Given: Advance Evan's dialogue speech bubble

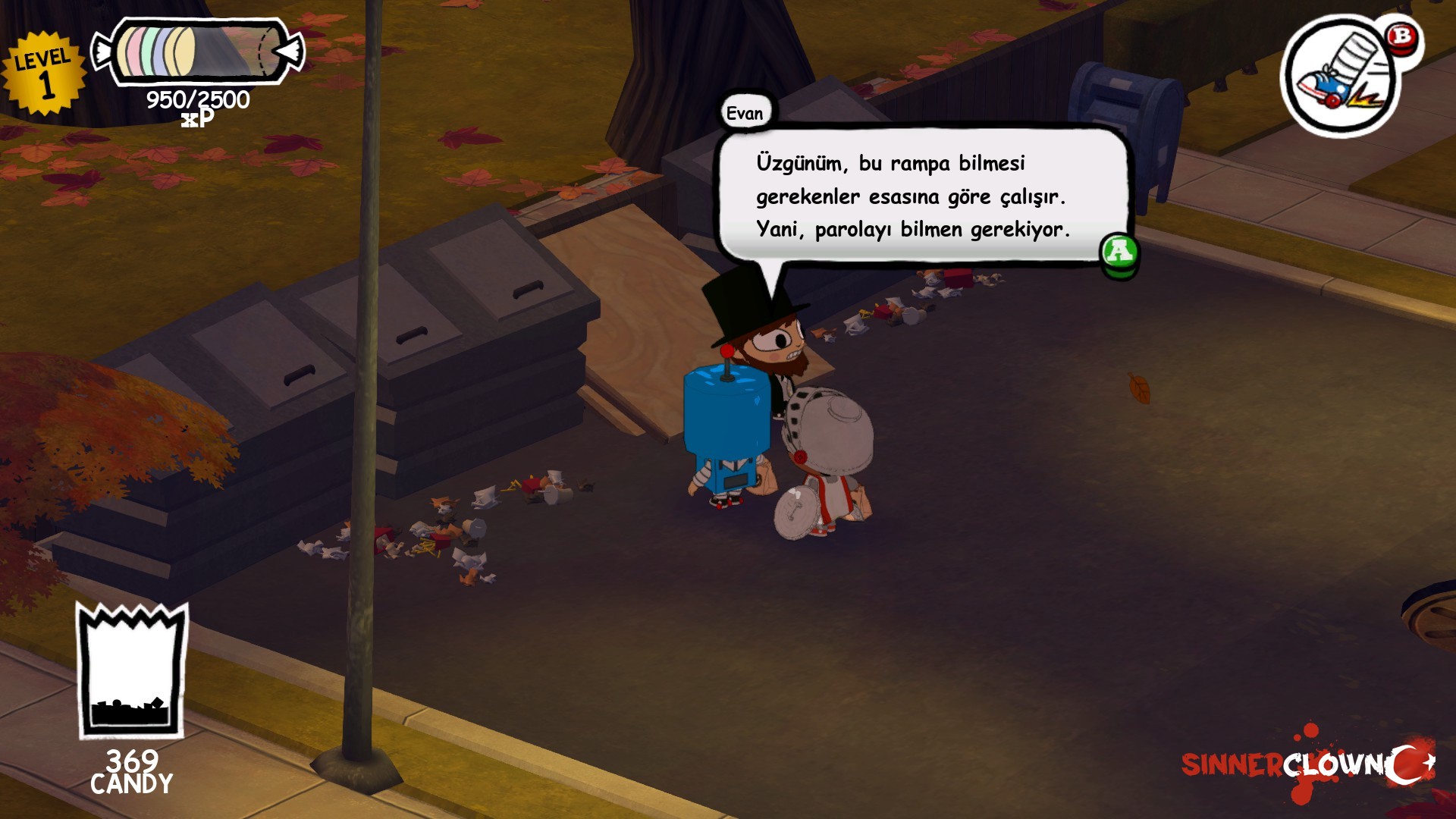Looking at the screenshot, I should point(1119,252).
